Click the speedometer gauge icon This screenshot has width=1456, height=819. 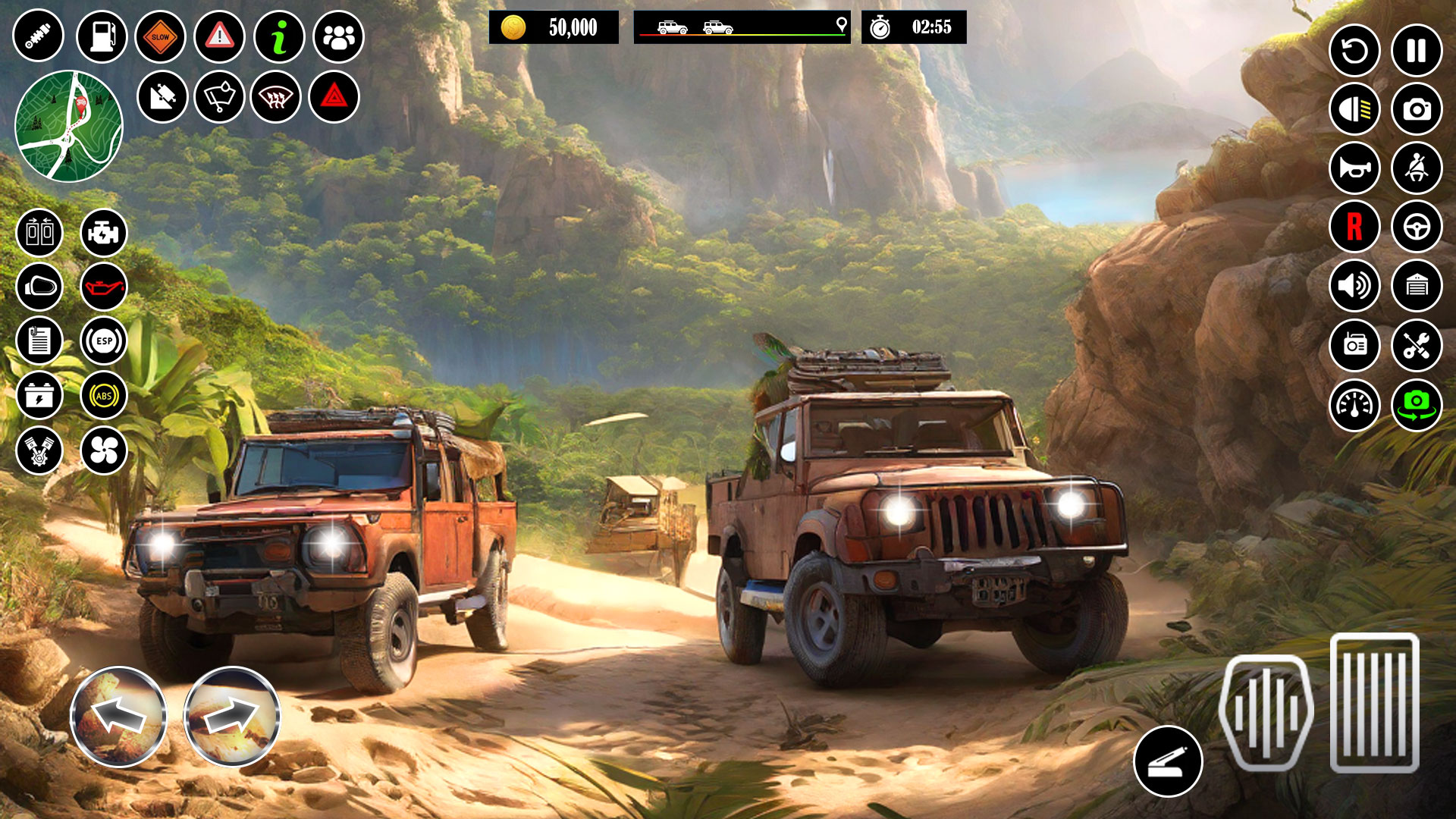[x=1354, y=406]
